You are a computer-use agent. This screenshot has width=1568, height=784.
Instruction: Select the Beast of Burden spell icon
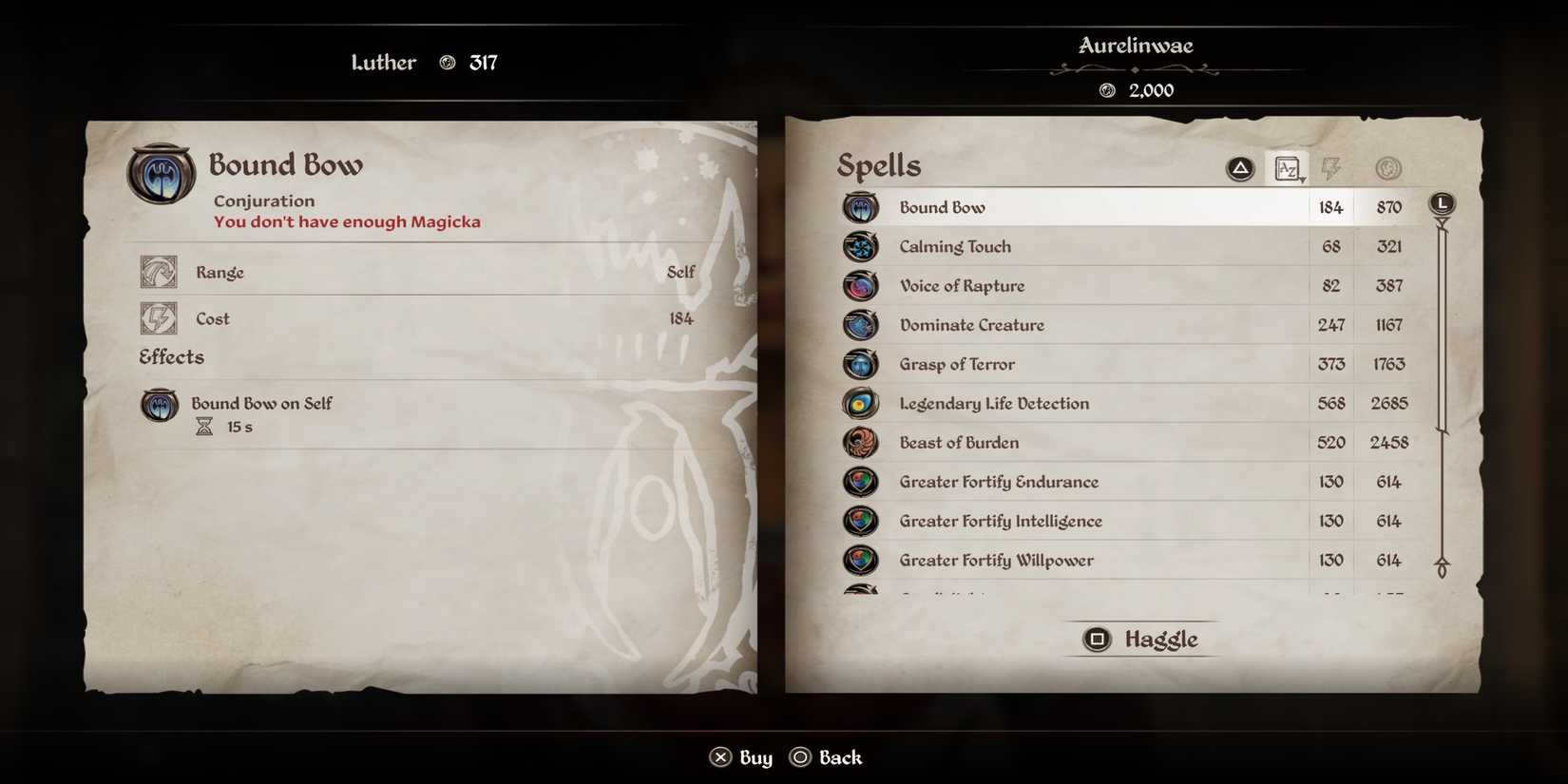(x=861, y=442)
